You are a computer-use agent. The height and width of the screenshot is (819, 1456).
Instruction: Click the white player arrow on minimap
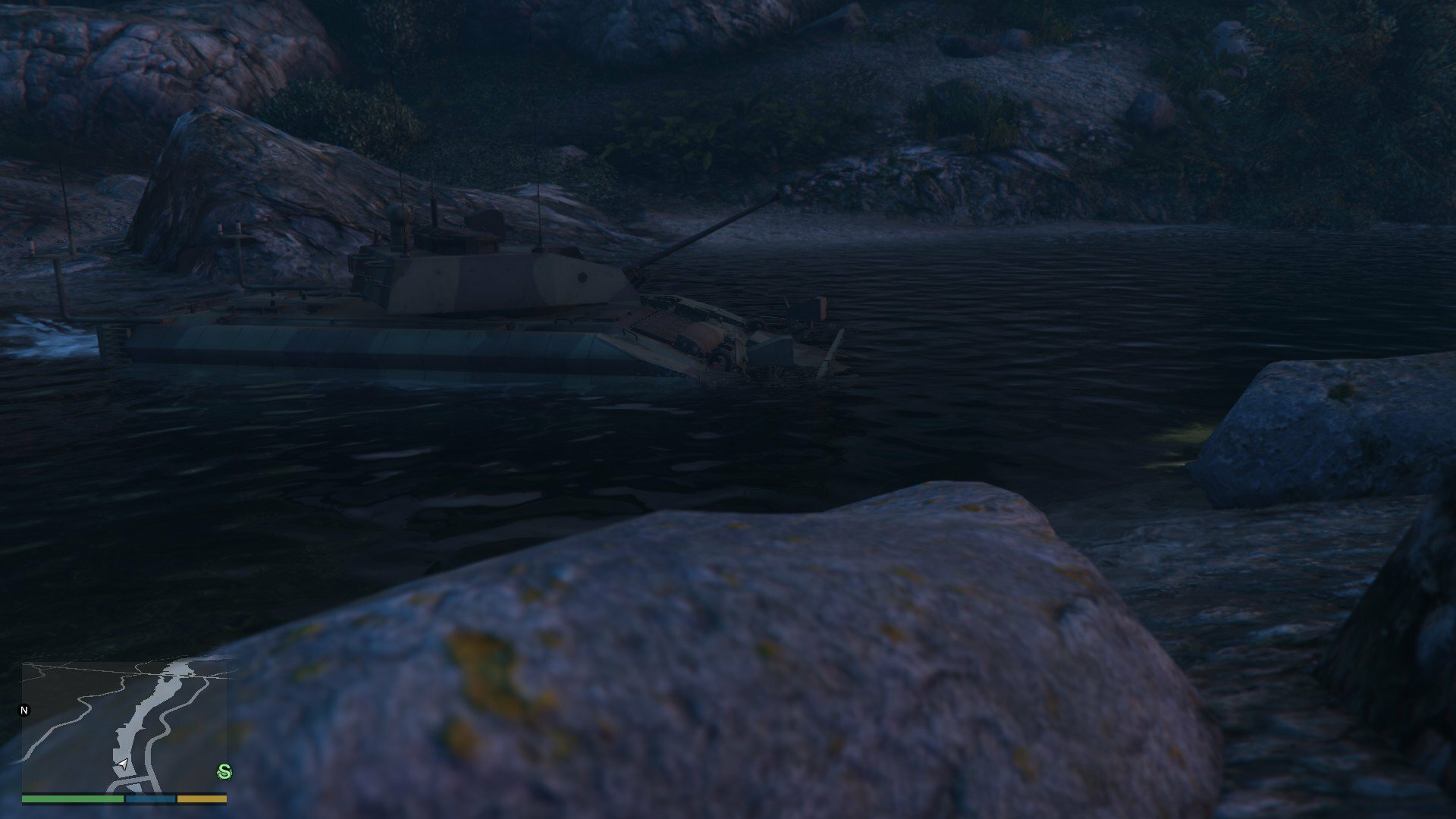(x=121, y=764)
